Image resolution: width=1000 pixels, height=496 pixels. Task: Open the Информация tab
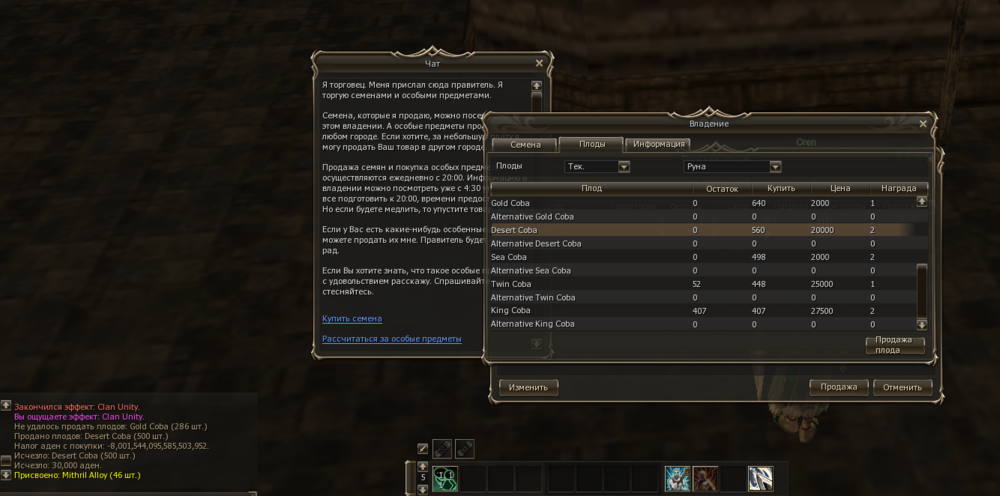(x=657, y=145)
